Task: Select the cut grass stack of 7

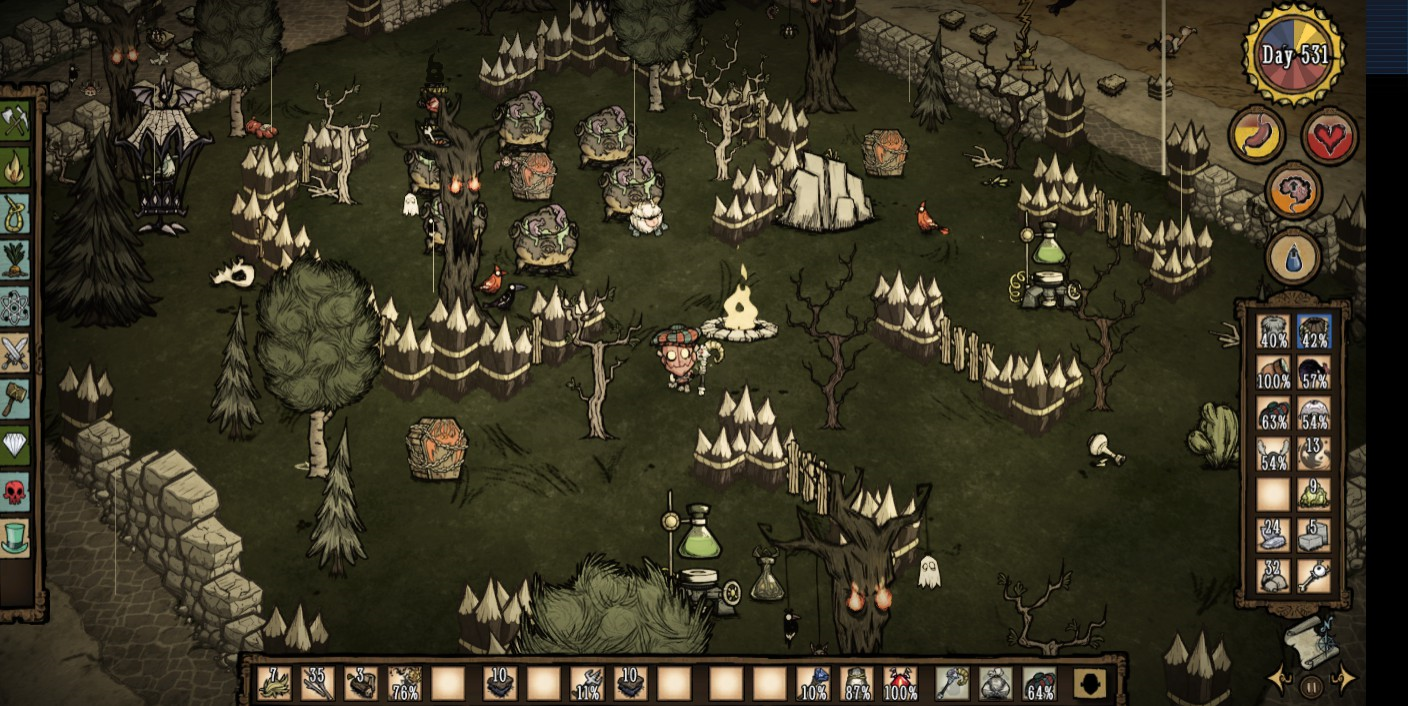Action: 273,683
